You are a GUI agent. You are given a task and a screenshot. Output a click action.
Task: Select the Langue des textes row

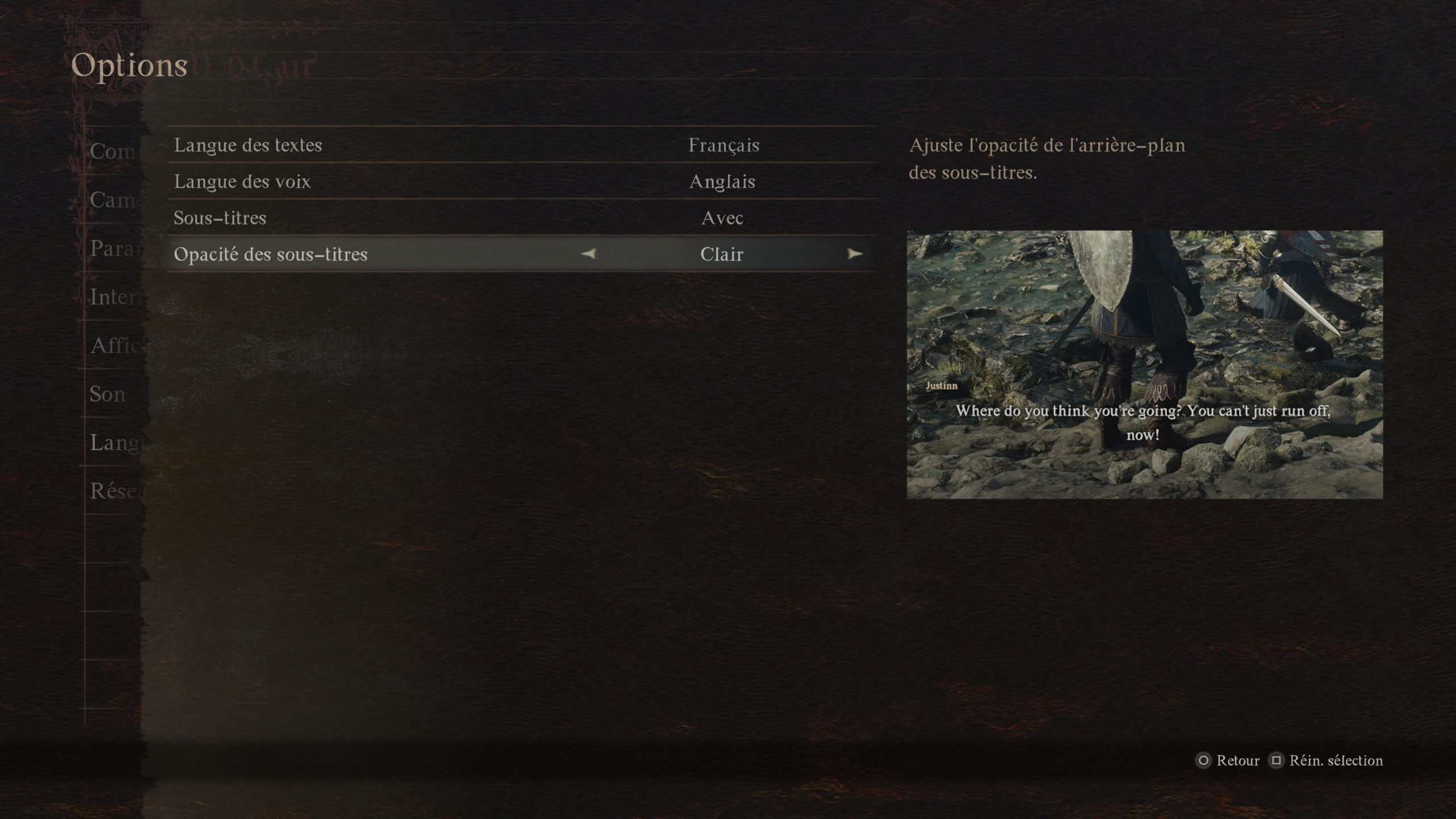coord(520,145)
